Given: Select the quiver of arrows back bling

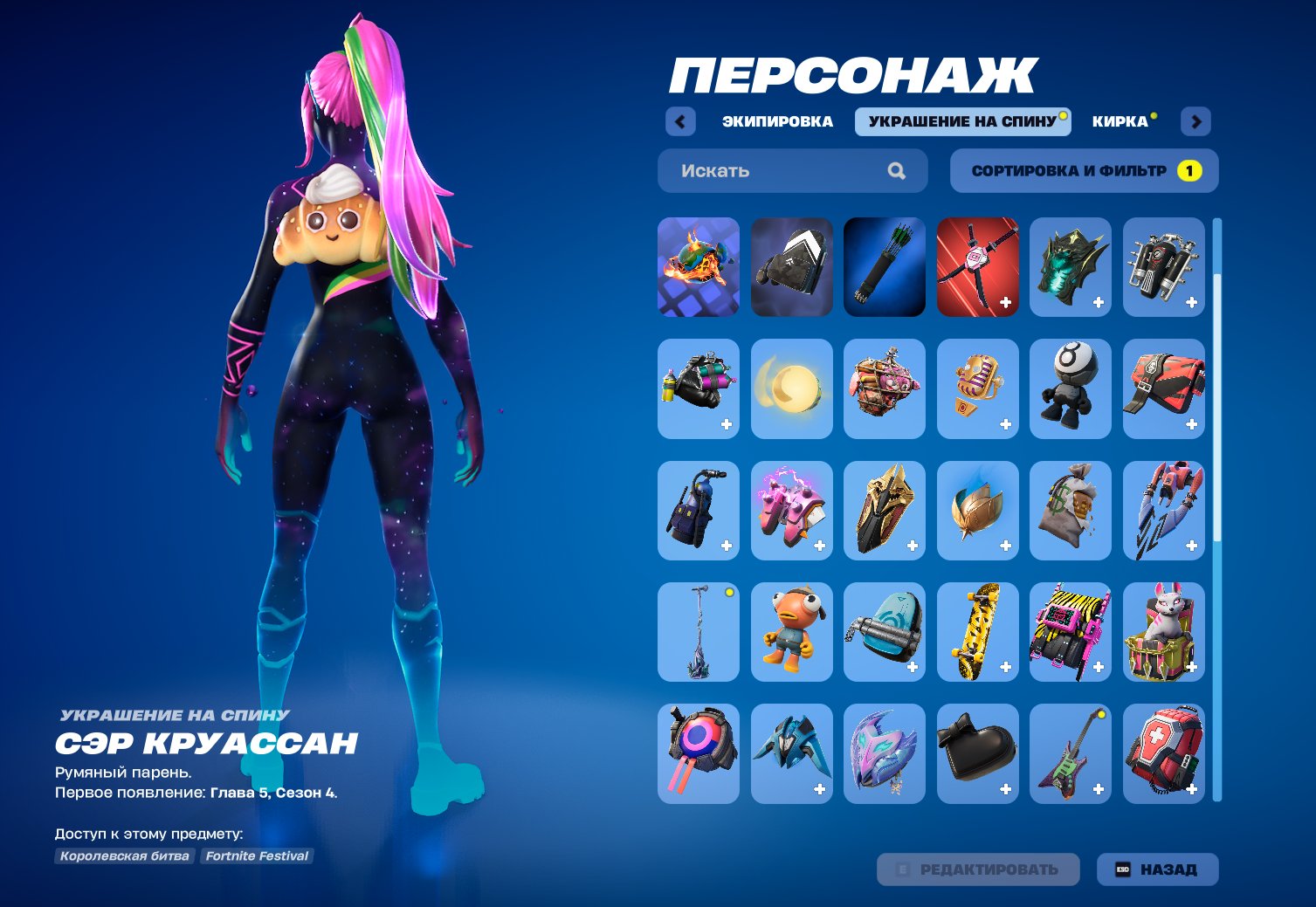Looking at the screenshot, I should (884, 268).
